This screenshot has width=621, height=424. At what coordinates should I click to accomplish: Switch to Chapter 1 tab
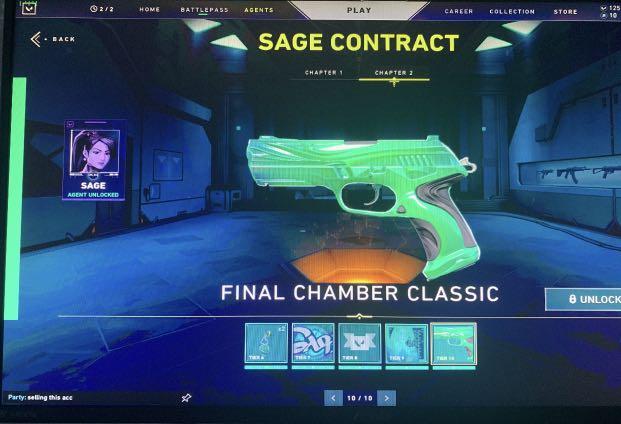(x=324, y=73)
